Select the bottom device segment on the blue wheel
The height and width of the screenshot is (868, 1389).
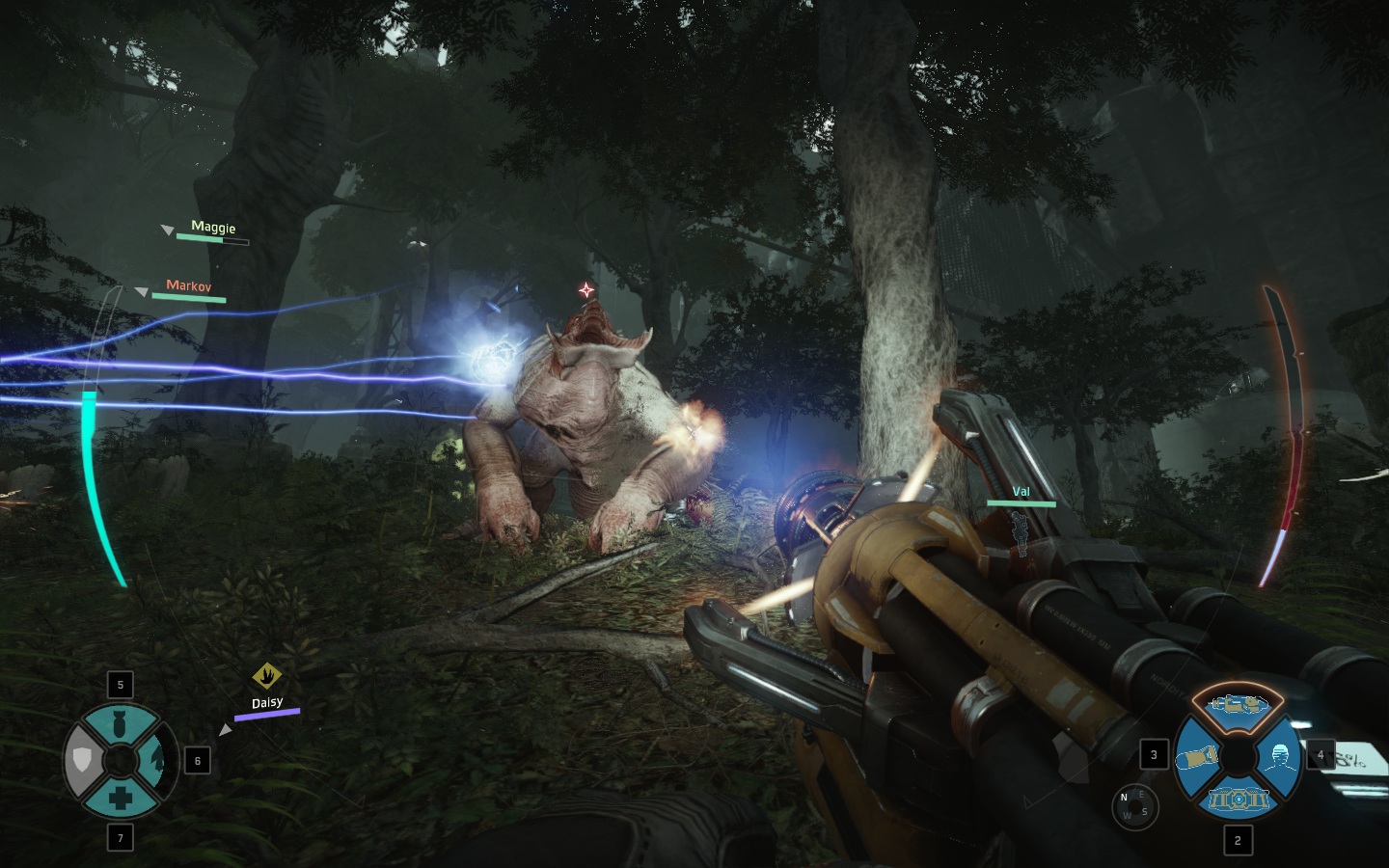[x=1238, y=799]
